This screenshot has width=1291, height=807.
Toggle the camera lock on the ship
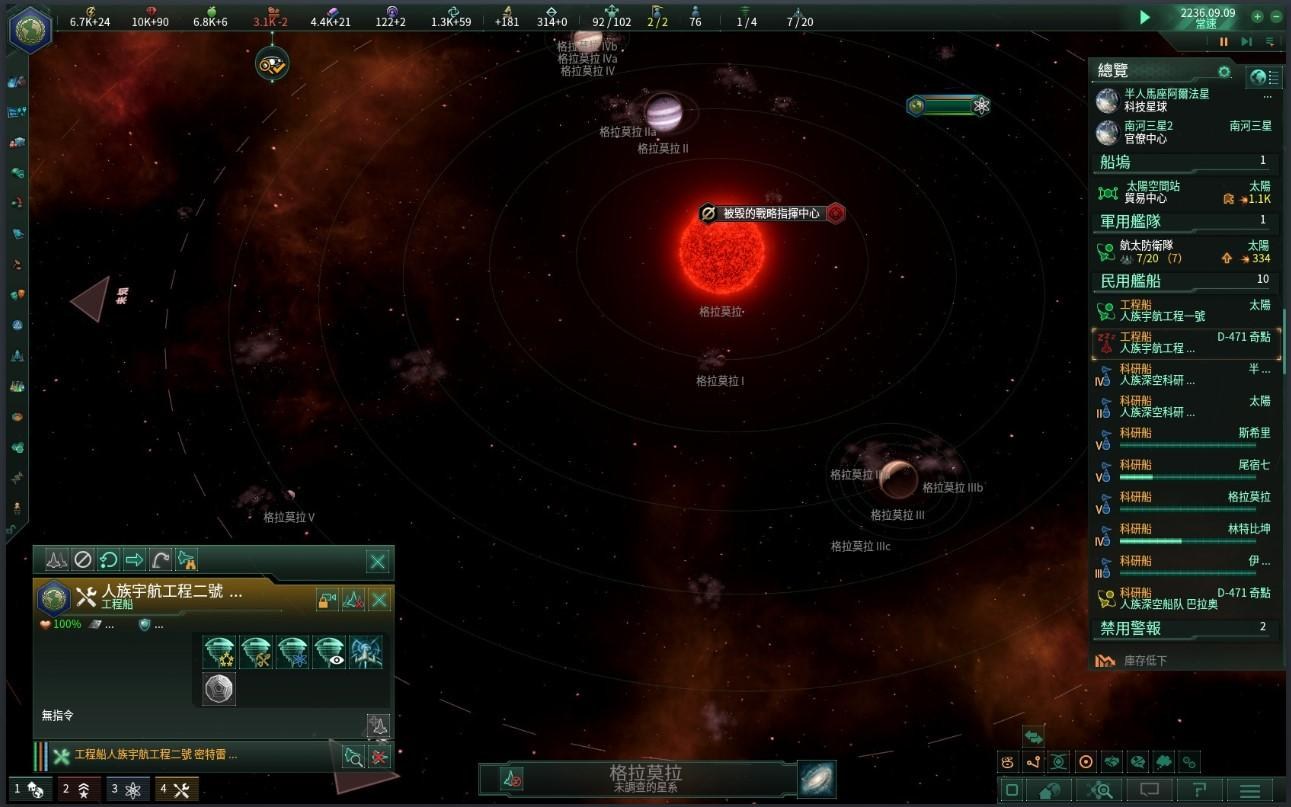[x=327, y=599]
